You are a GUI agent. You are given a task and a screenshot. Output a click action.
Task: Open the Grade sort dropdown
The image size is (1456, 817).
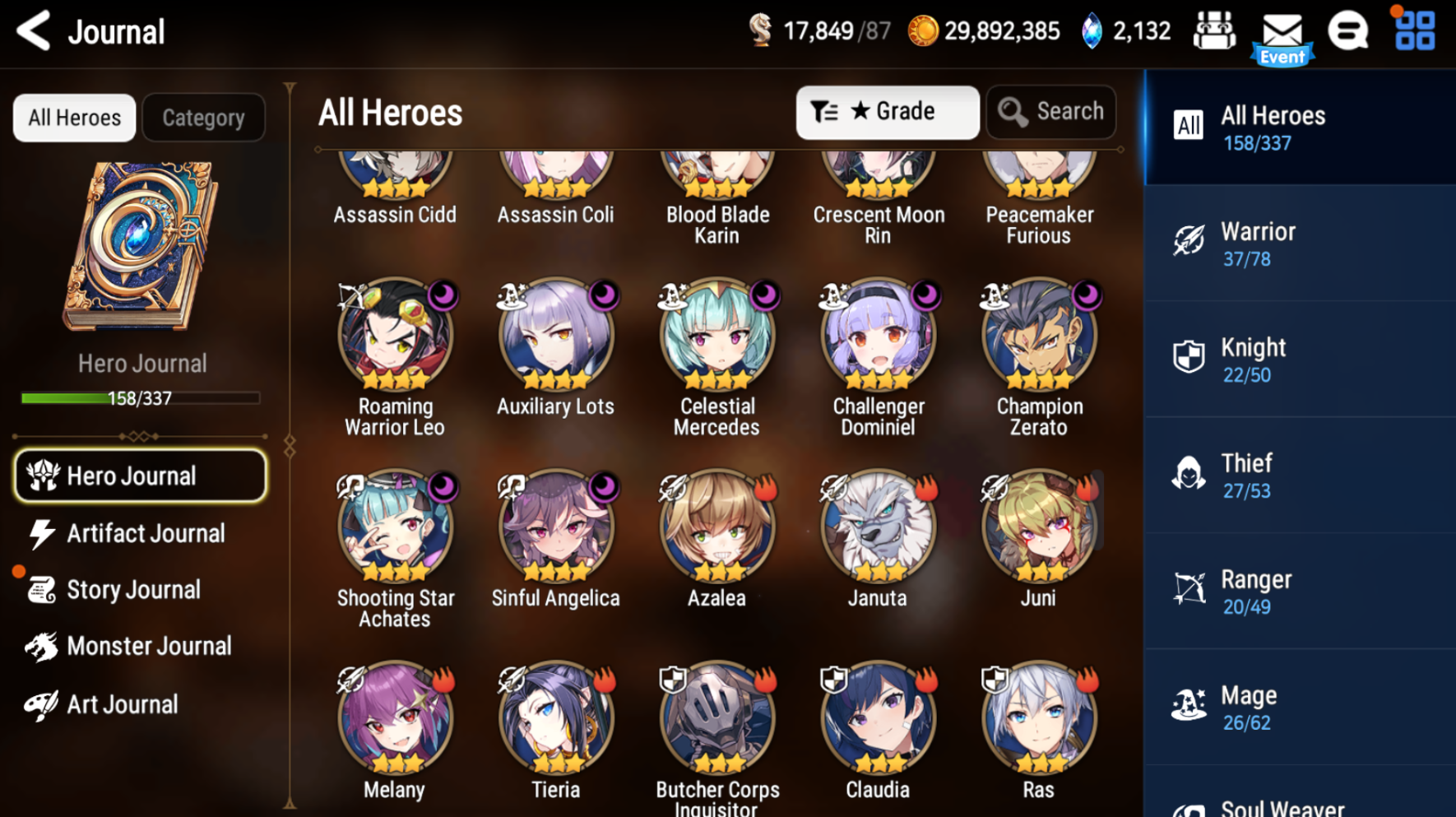(x=887, y=112)
